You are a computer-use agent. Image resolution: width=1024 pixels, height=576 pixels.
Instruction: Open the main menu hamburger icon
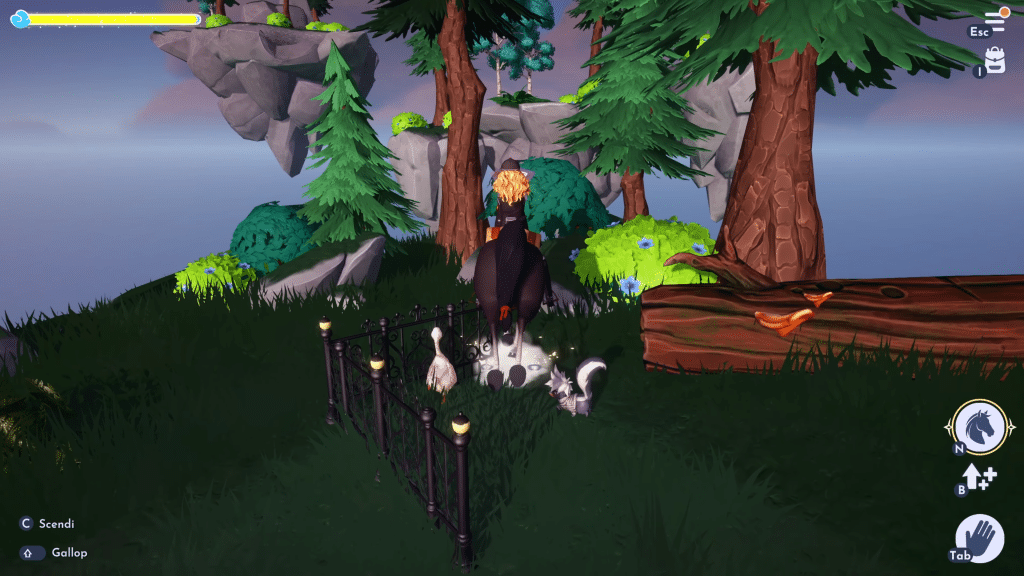(995, 21)
